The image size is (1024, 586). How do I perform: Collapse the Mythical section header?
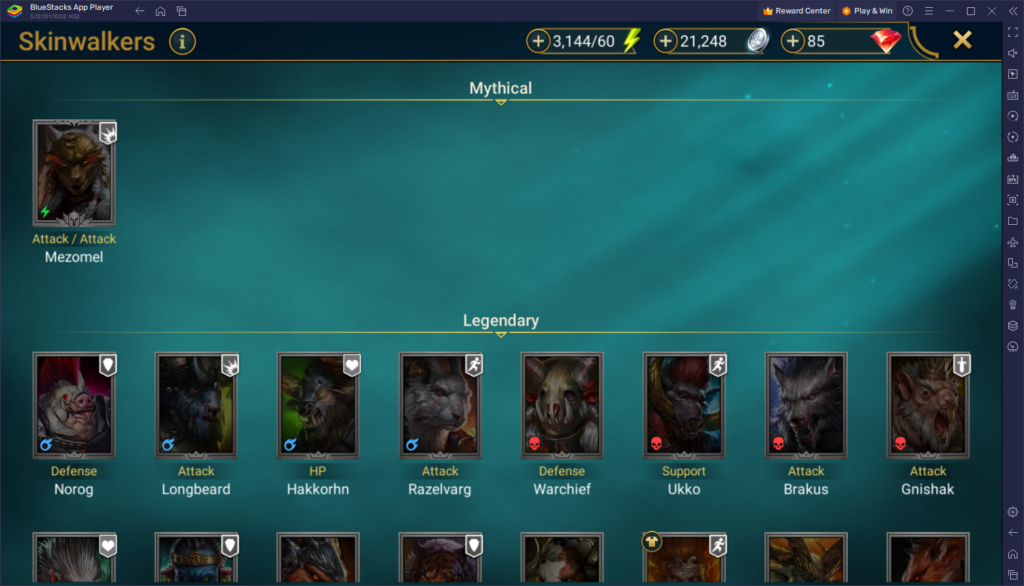click(x=501, y=90)
